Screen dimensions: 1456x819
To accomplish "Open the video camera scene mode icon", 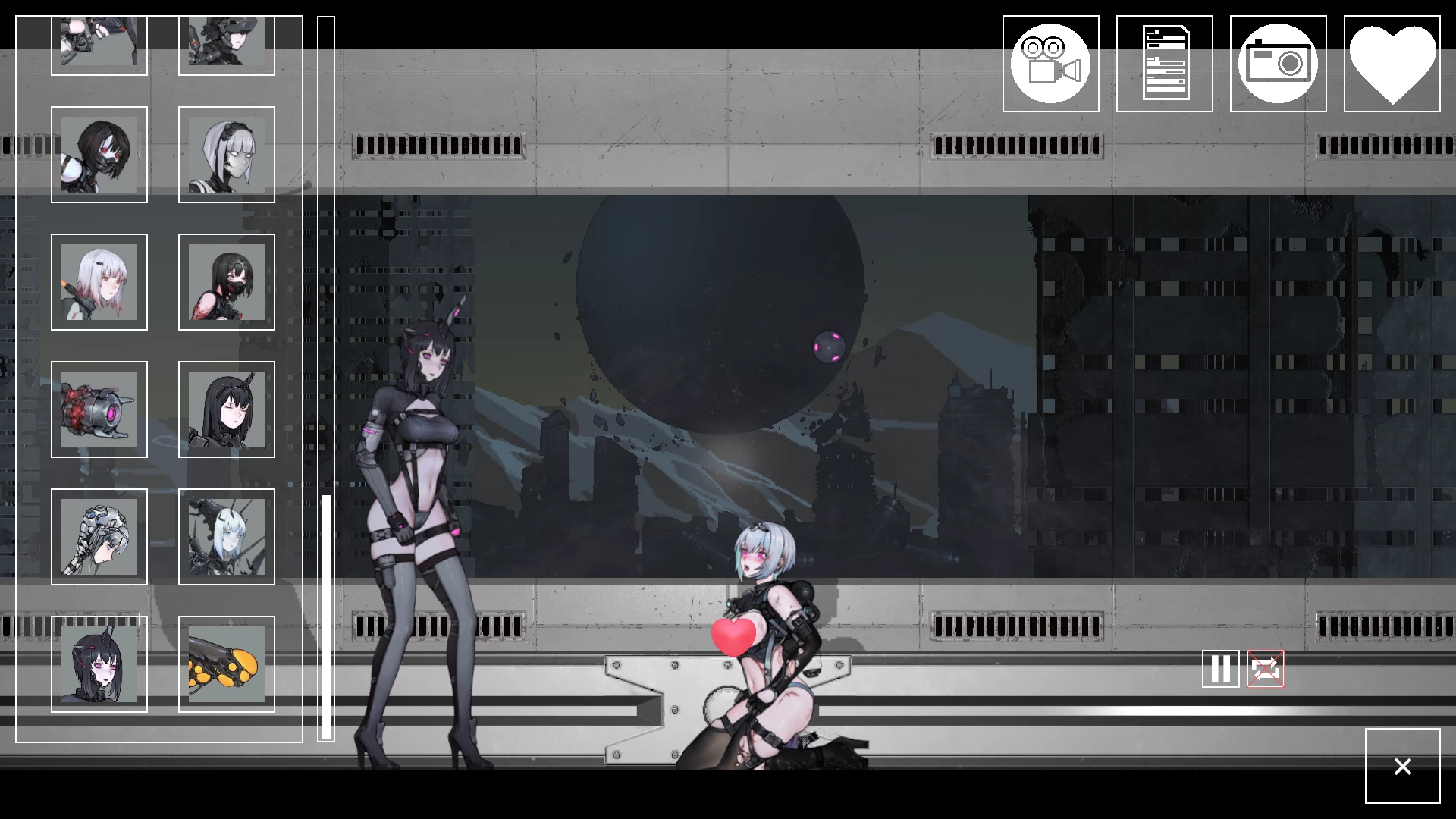I will point(1050,62).
